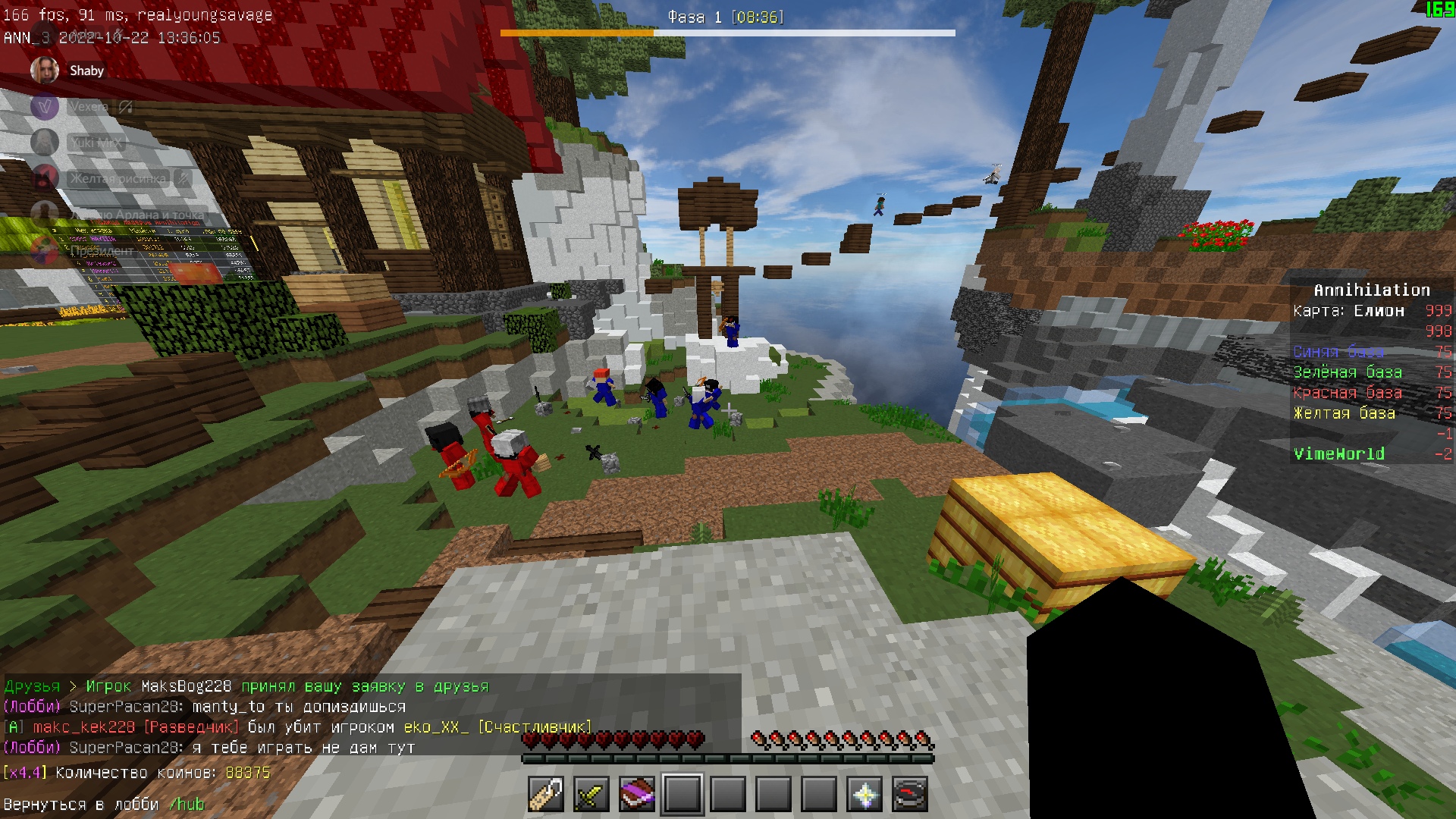Select the nether star hotbar slot
Screen dimensions: 1456x819
point(864,795)
